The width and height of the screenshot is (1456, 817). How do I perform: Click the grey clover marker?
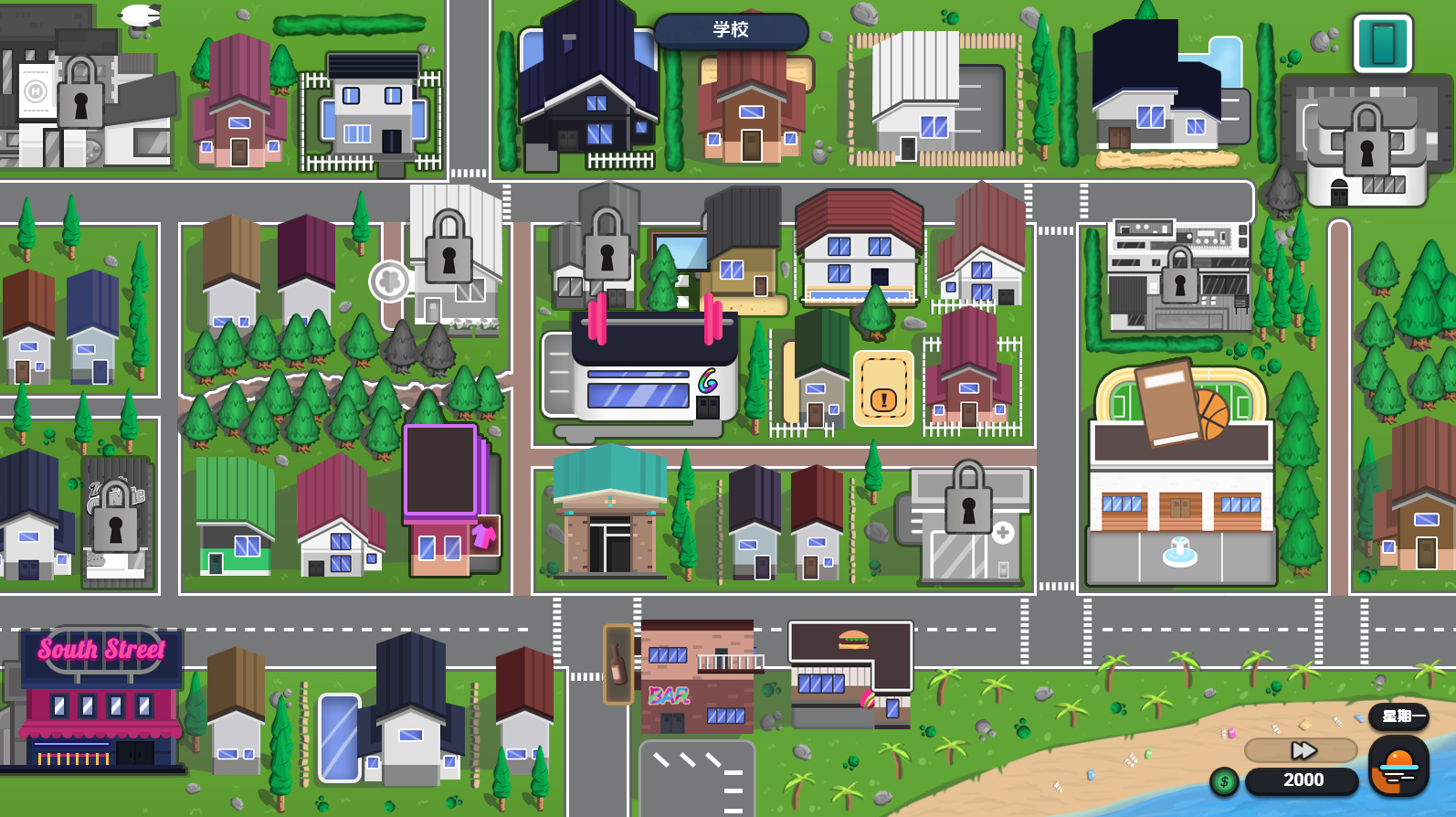(389, 281)
